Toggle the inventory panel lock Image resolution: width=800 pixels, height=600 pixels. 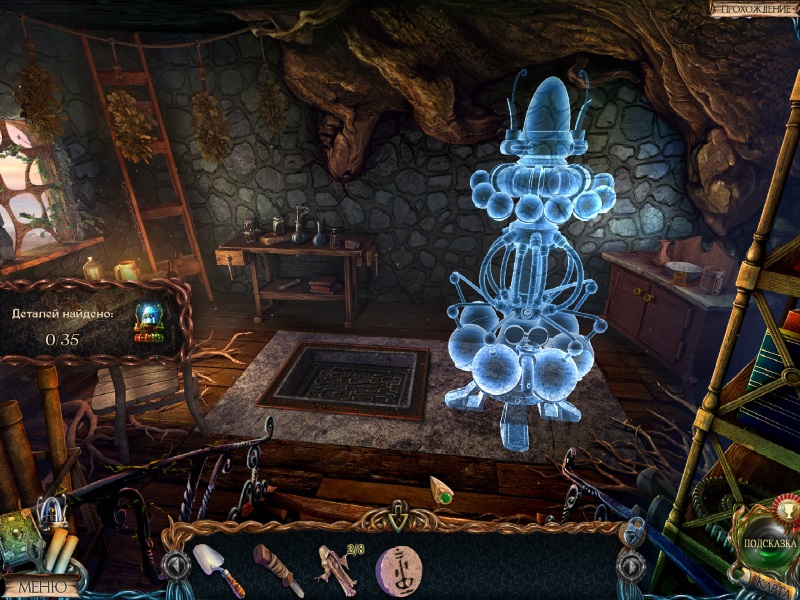pyautogui.click(x=633, y=529)
